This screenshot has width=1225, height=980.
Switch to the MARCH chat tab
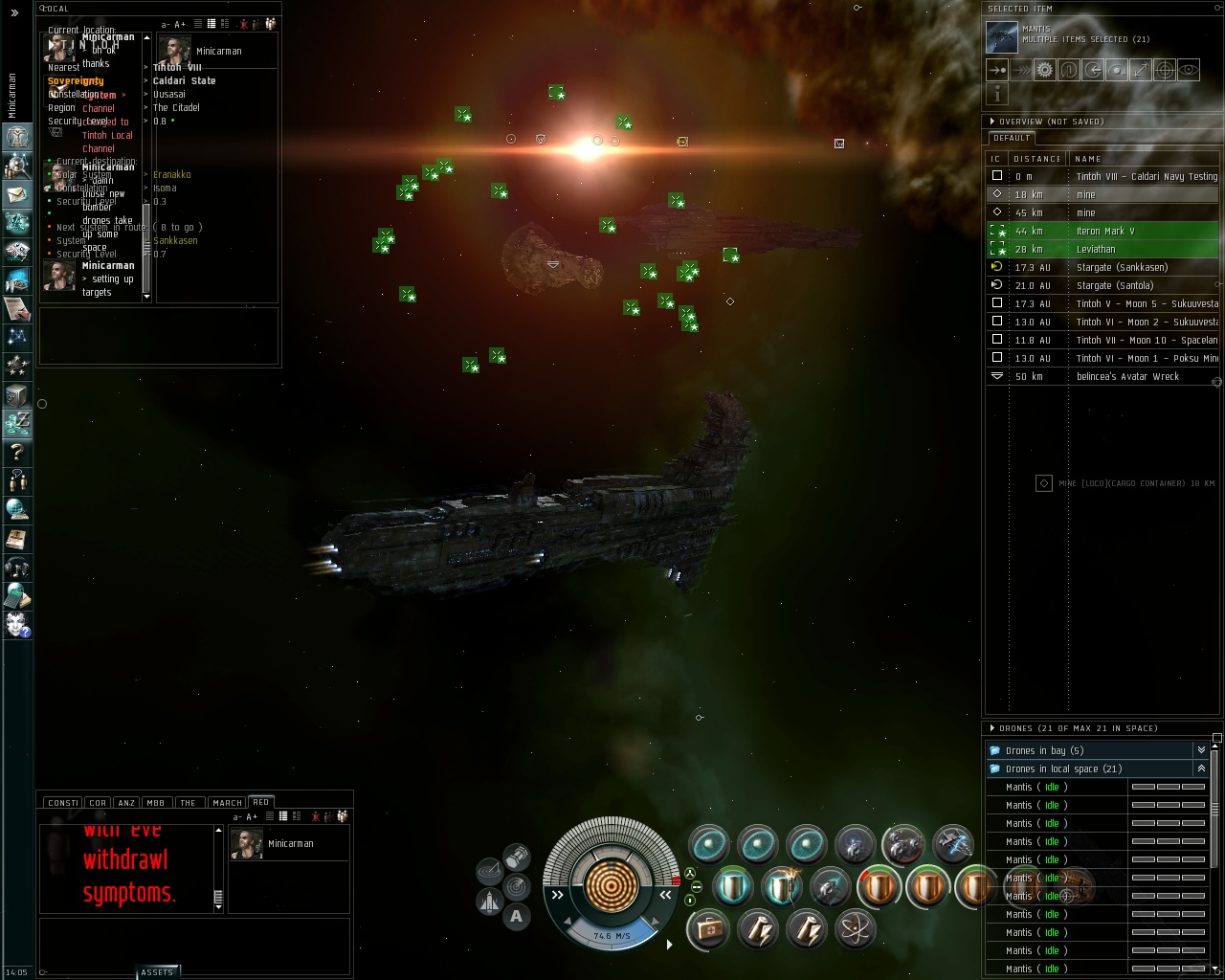coord(227,803)
